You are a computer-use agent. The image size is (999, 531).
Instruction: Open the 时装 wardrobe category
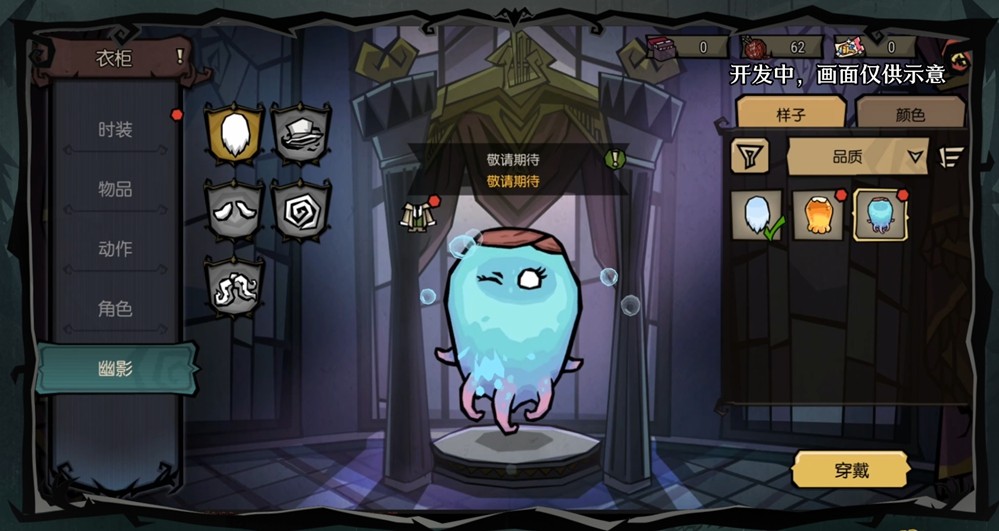point(115,130)
